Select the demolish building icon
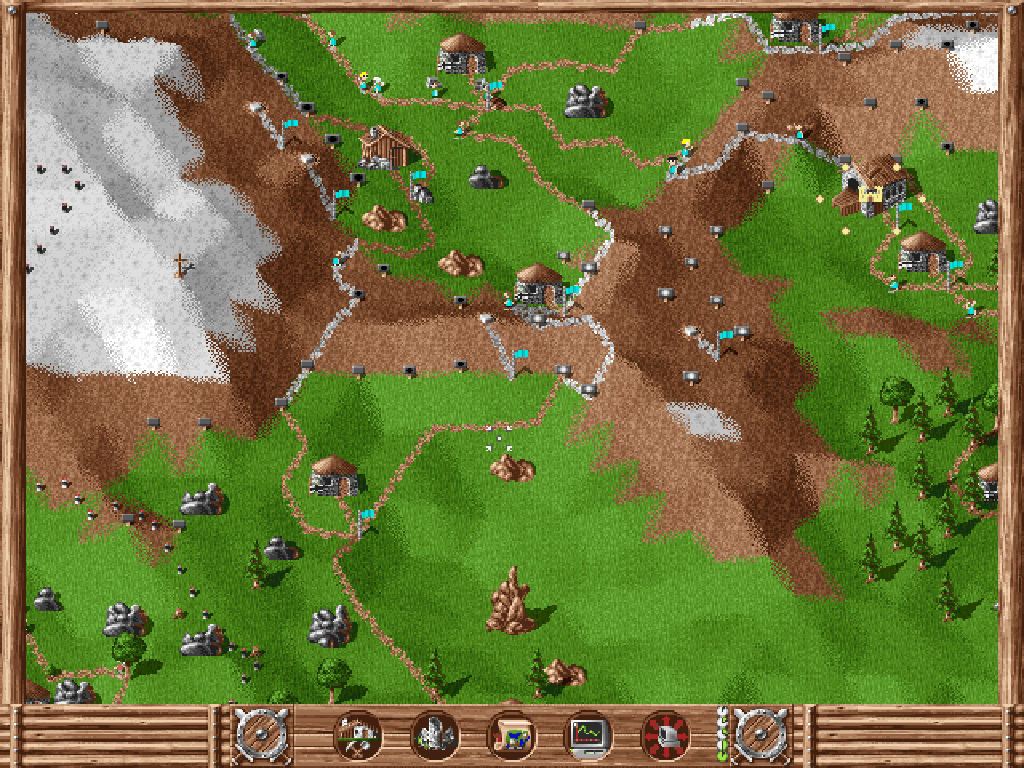Screen dimensions: 1024x768 [435, 736]
